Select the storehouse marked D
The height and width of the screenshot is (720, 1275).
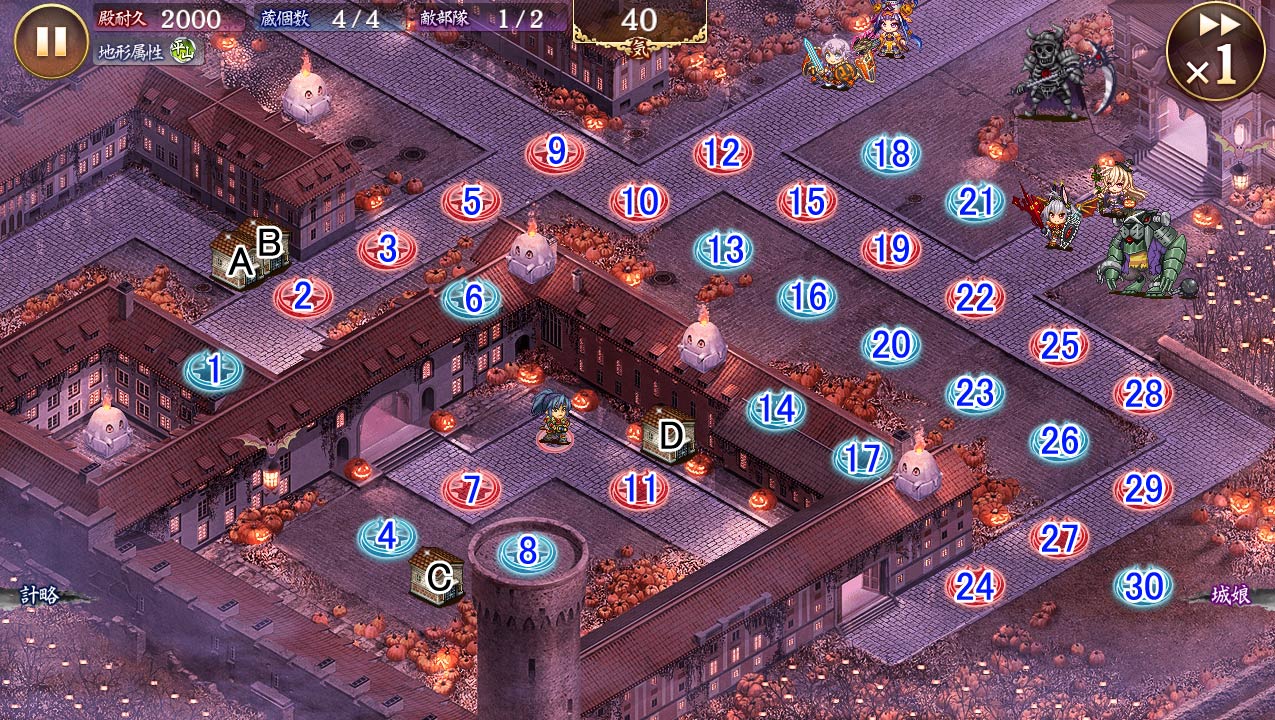pyautogui.click(x=668, y=435)
